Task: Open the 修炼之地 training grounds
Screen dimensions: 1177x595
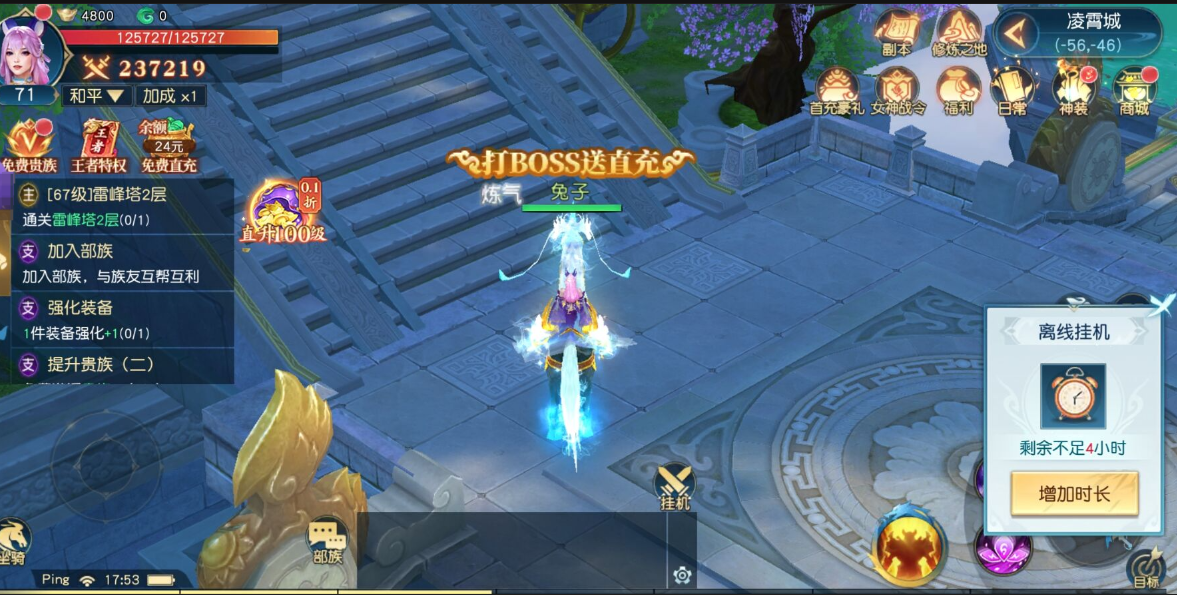Action: pos(959,31)
